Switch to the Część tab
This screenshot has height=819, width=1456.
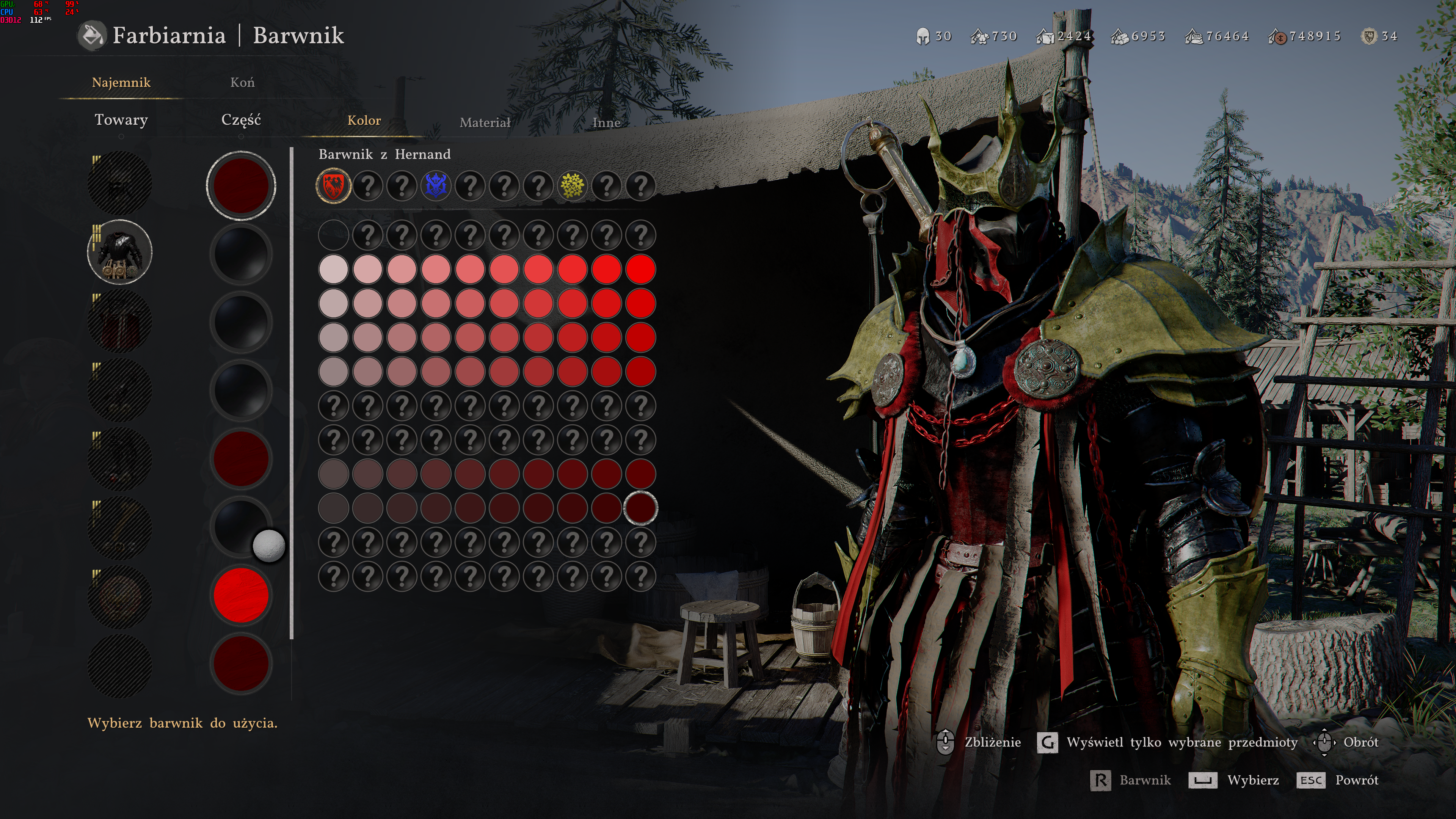point(241,120)
